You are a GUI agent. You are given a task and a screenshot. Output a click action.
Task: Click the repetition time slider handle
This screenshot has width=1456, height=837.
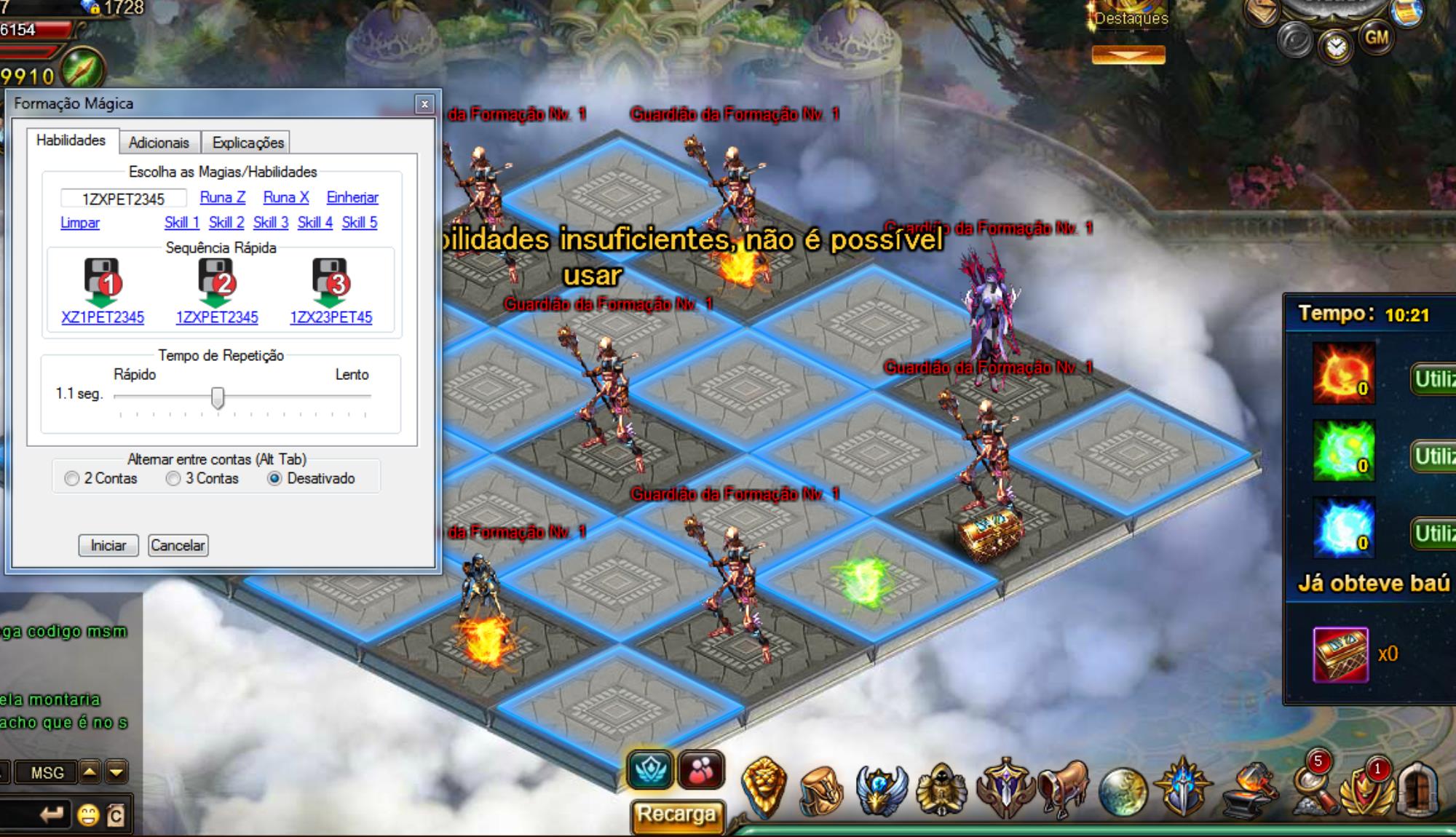[x=218, y=397]
